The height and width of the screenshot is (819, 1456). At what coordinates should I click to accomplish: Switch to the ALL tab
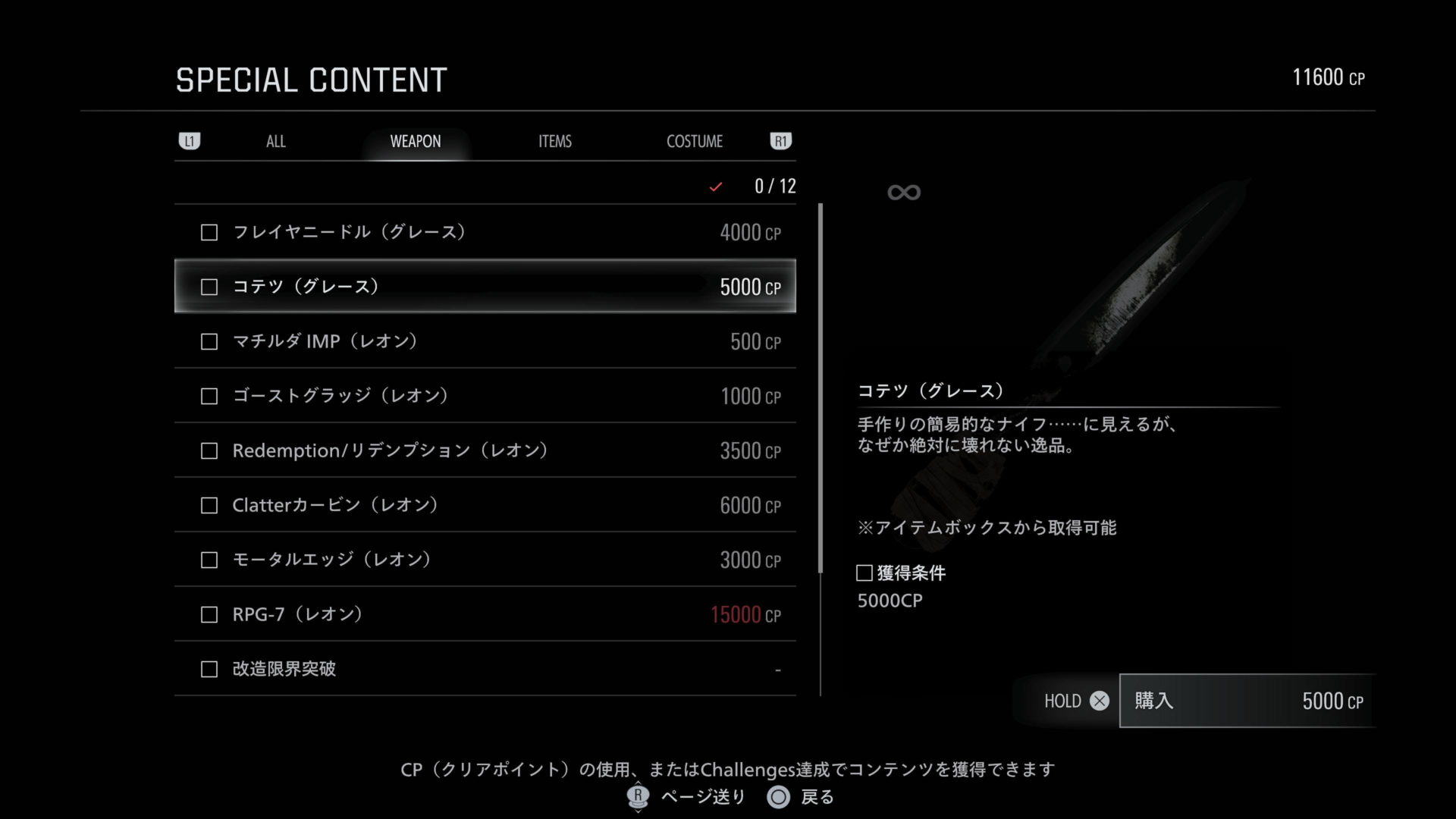tap(276, 142)
